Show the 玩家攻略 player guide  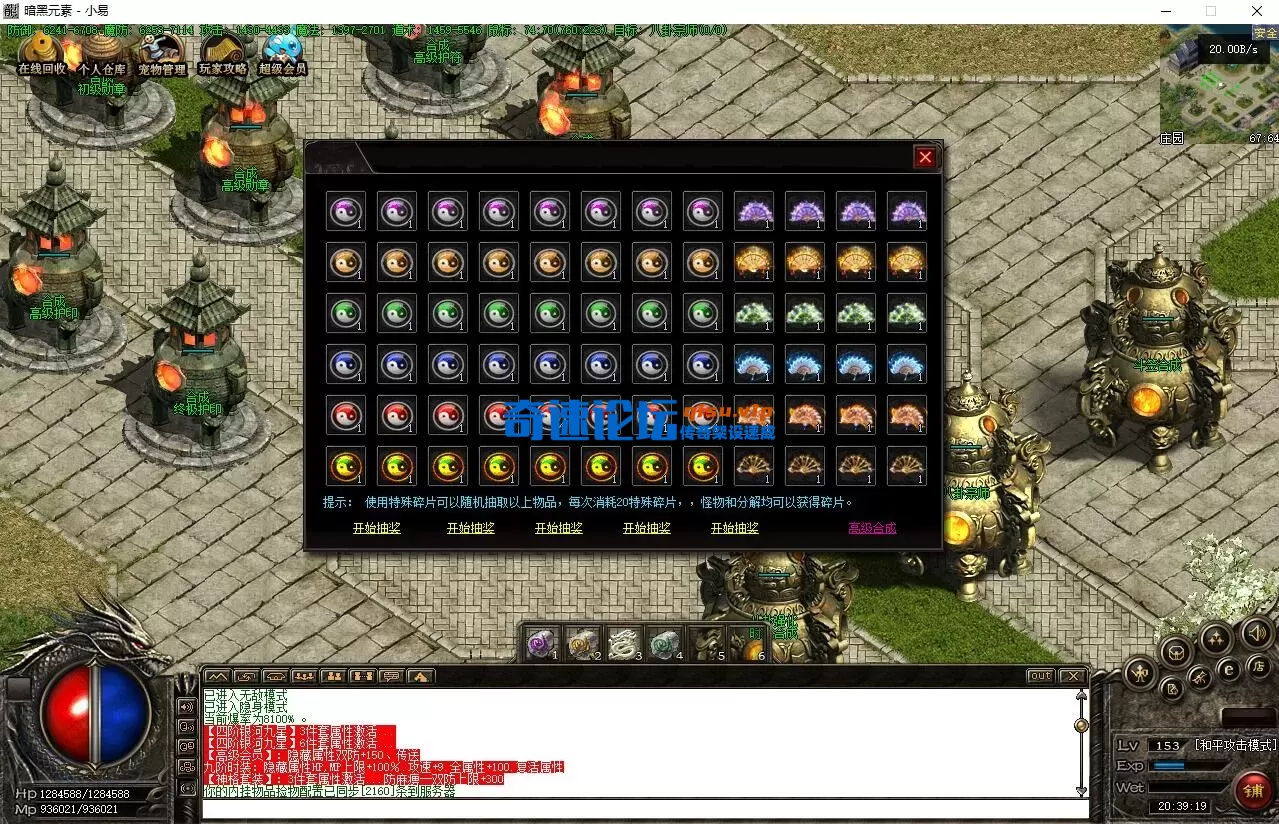[x=222, y=55]
